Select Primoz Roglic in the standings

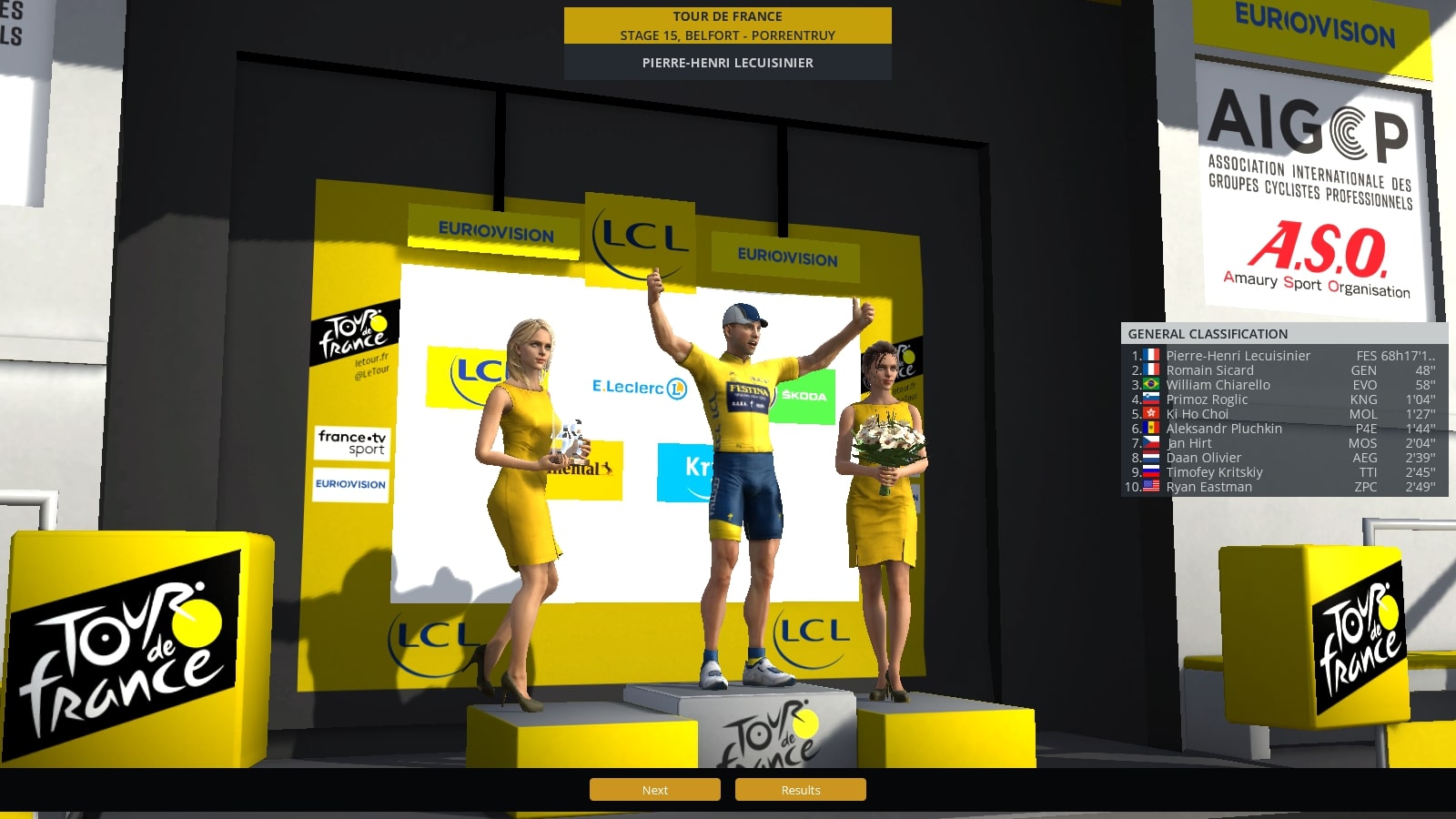click(x=1208, y=399)
